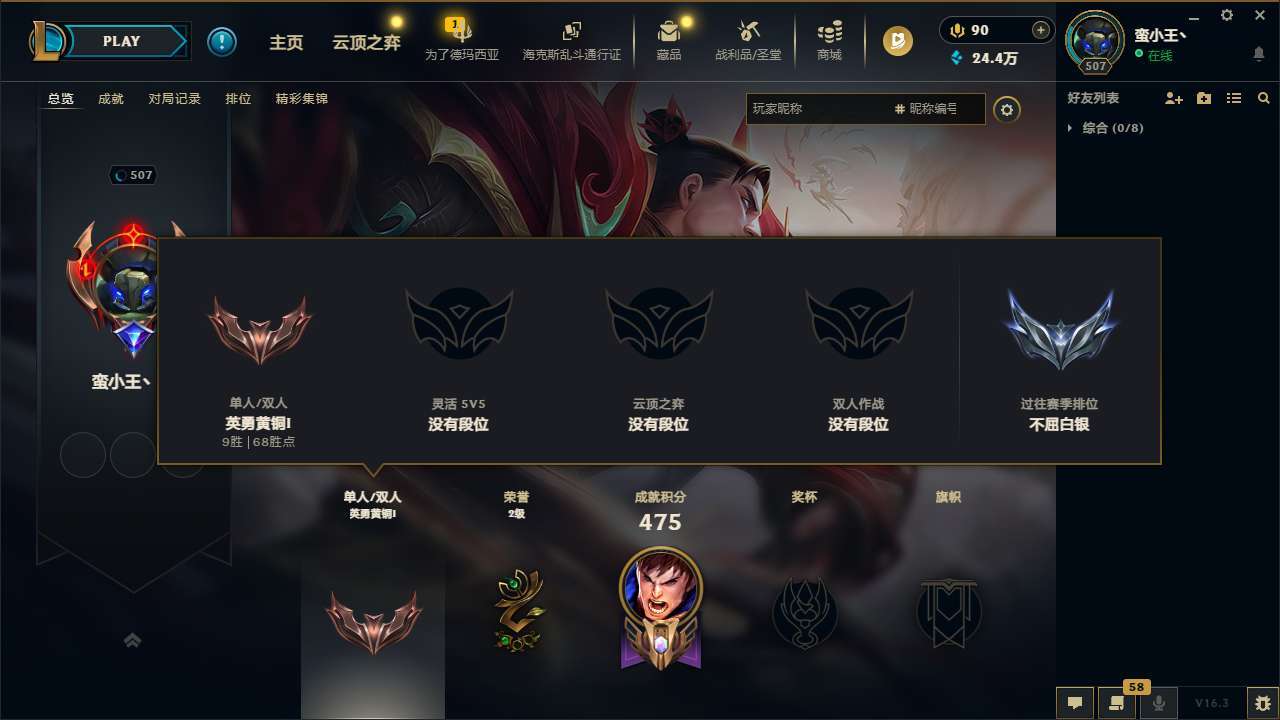Click the PLAY button
Viewport: 1280px width, 720px height.
[122, 41]
